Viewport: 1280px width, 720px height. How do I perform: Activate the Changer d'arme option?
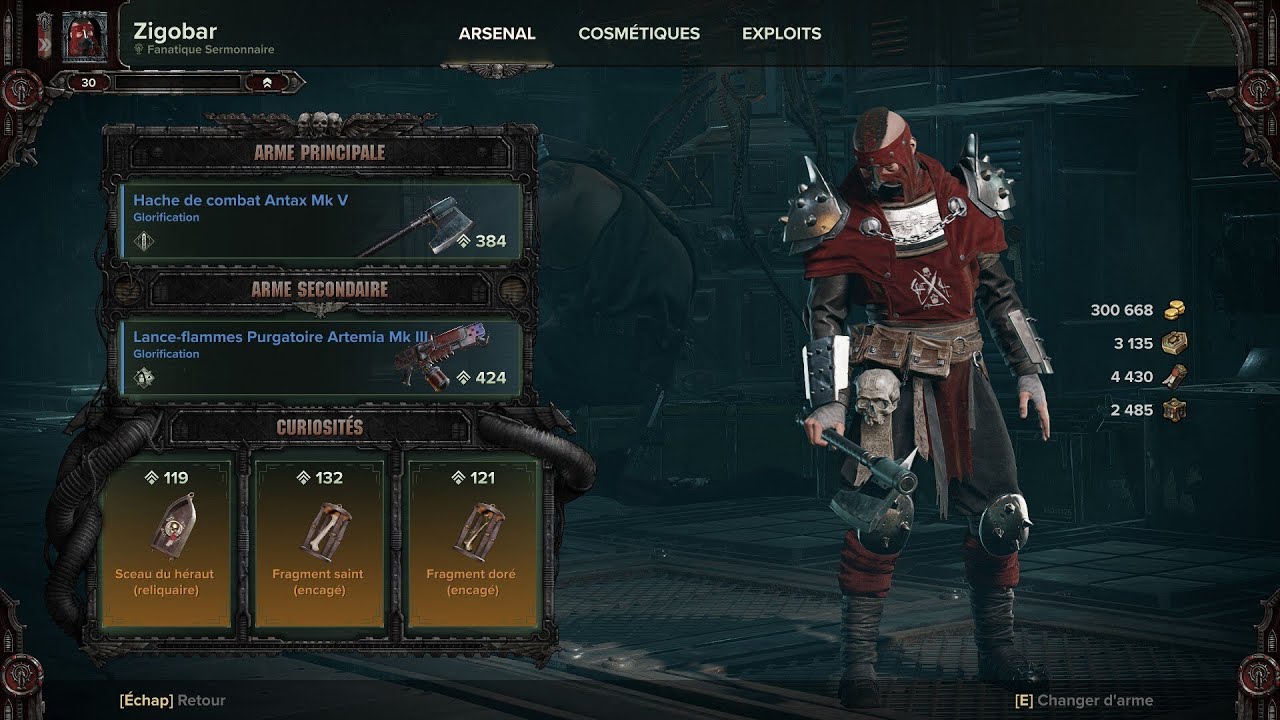point(1084,700)
